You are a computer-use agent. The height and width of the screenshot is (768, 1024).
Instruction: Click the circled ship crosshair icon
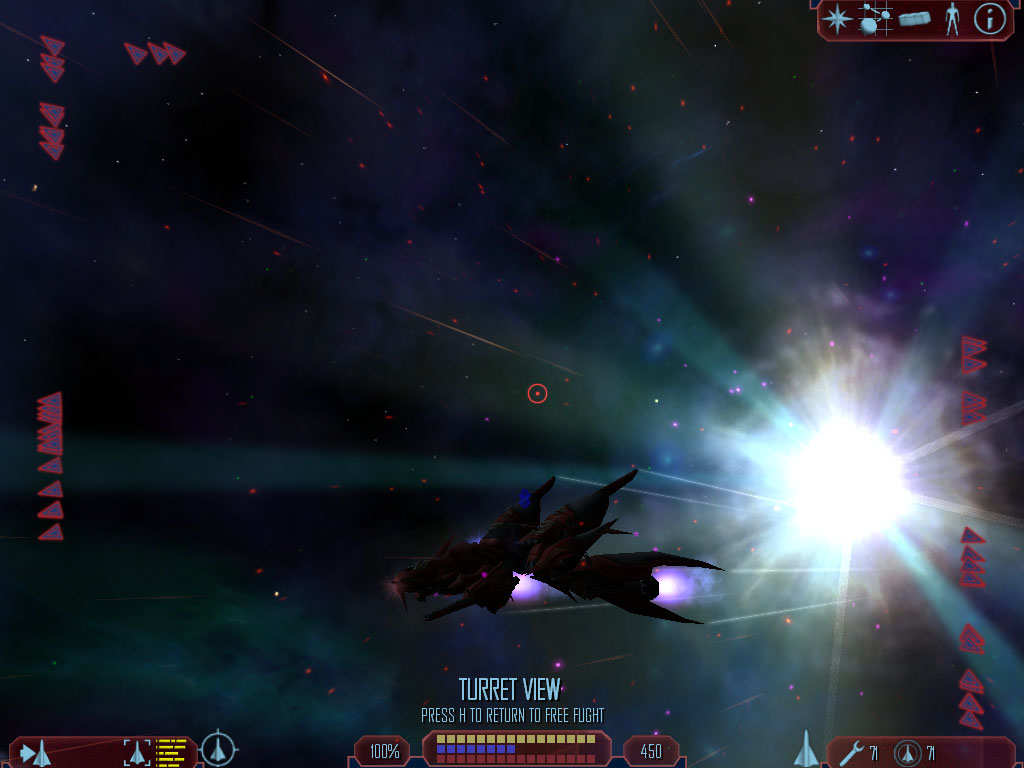[218, 748]
